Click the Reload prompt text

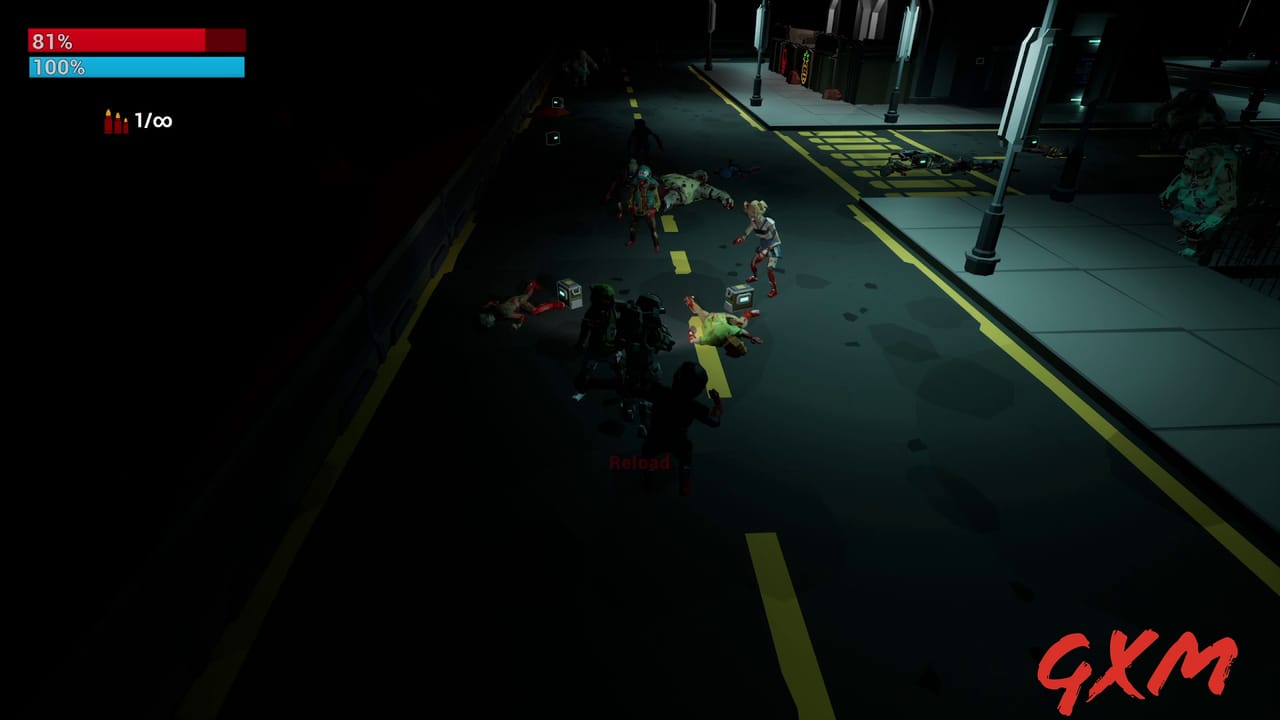tap(640, 463)
